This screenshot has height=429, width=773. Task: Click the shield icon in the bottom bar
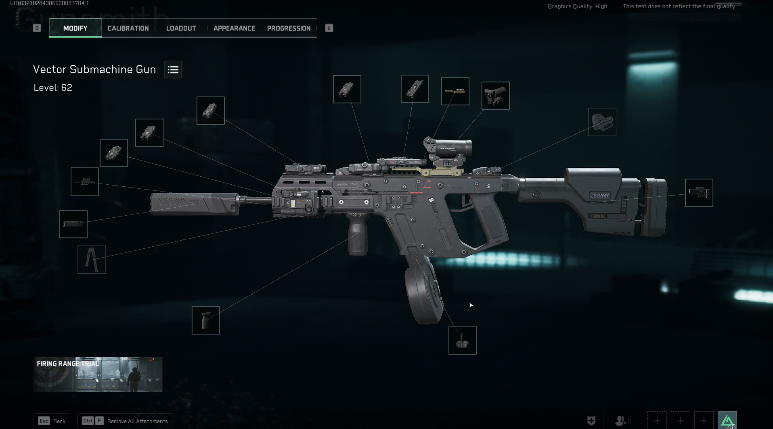coord(595,420)
